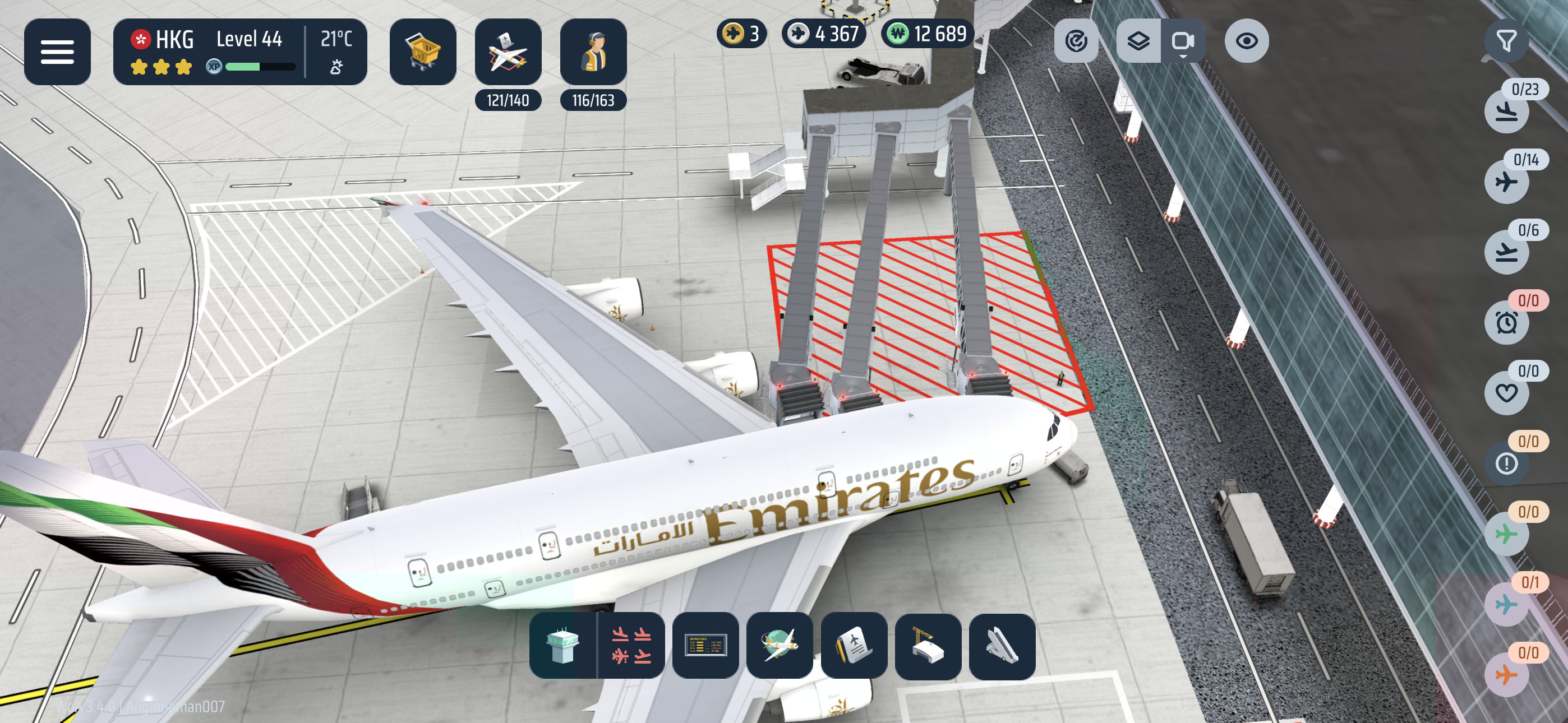
Task: Open the ground staff panel
Action: [593, 52]
